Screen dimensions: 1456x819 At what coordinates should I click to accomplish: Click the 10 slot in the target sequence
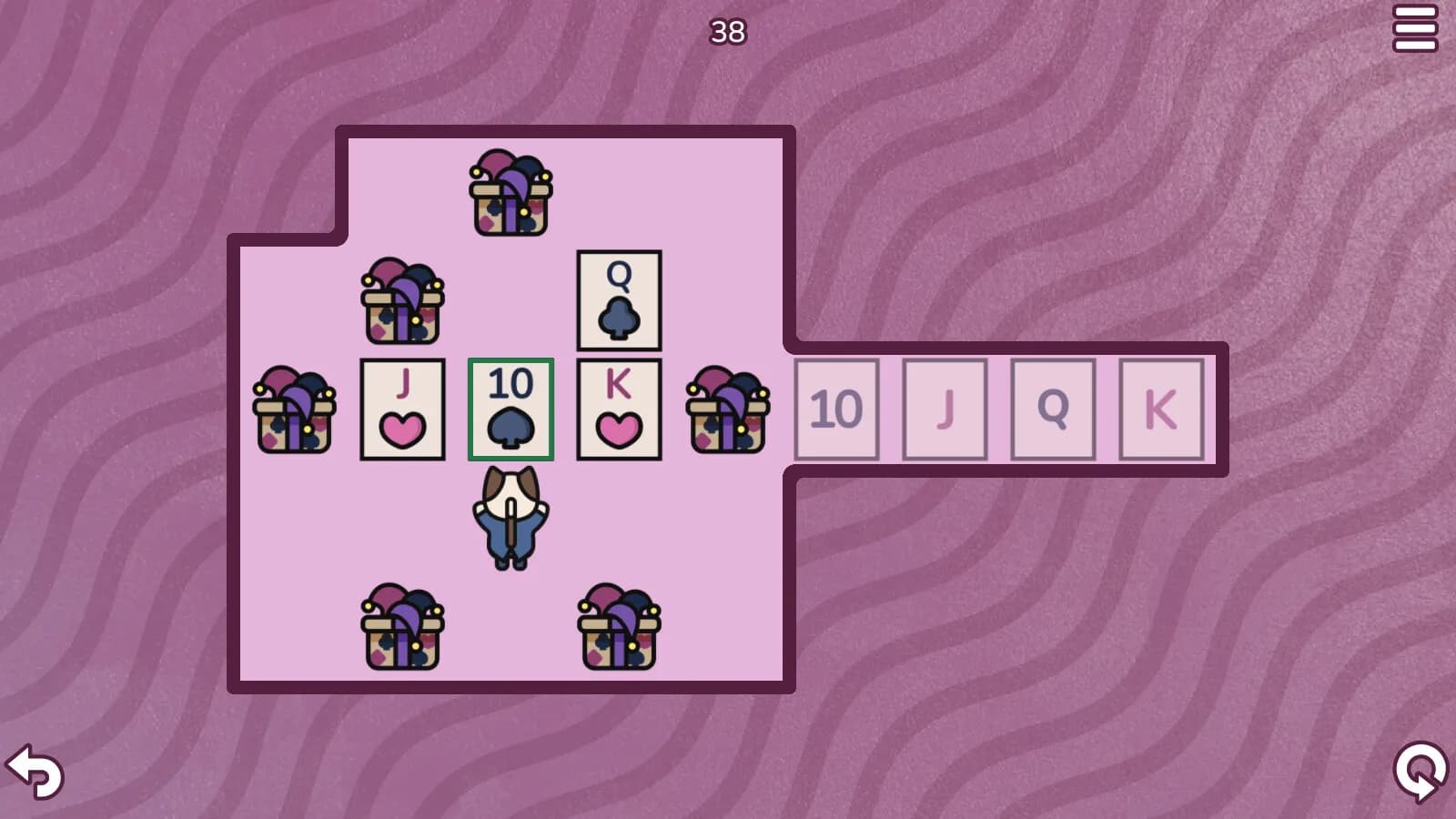pyautogui.click(x=836, y=408)
